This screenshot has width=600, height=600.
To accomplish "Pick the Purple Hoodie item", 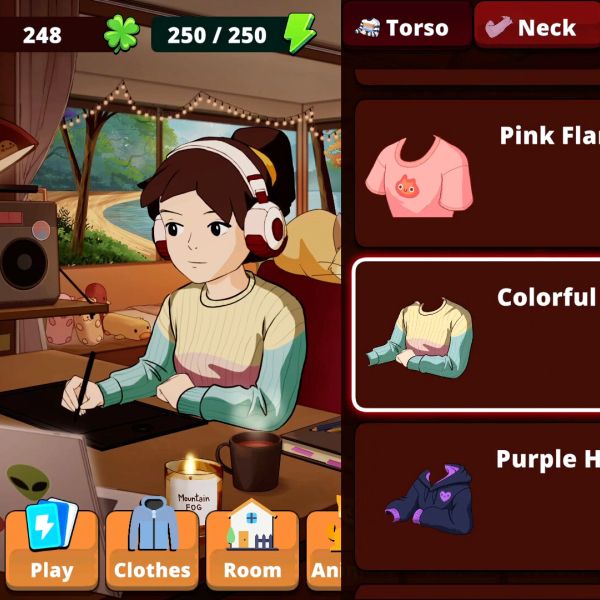I will point(478,497).
